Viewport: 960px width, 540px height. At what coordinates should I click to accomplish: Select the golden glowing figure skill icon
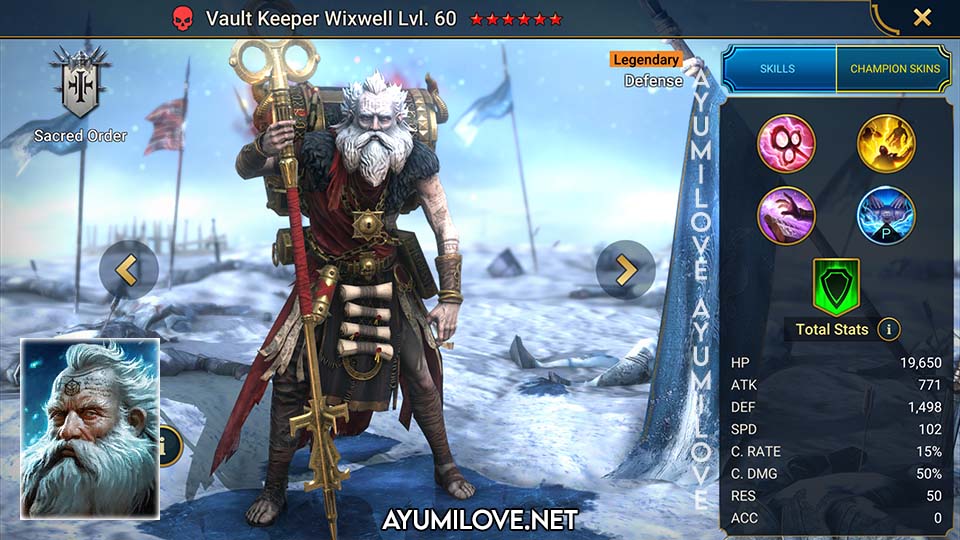(x=886, y=143)
